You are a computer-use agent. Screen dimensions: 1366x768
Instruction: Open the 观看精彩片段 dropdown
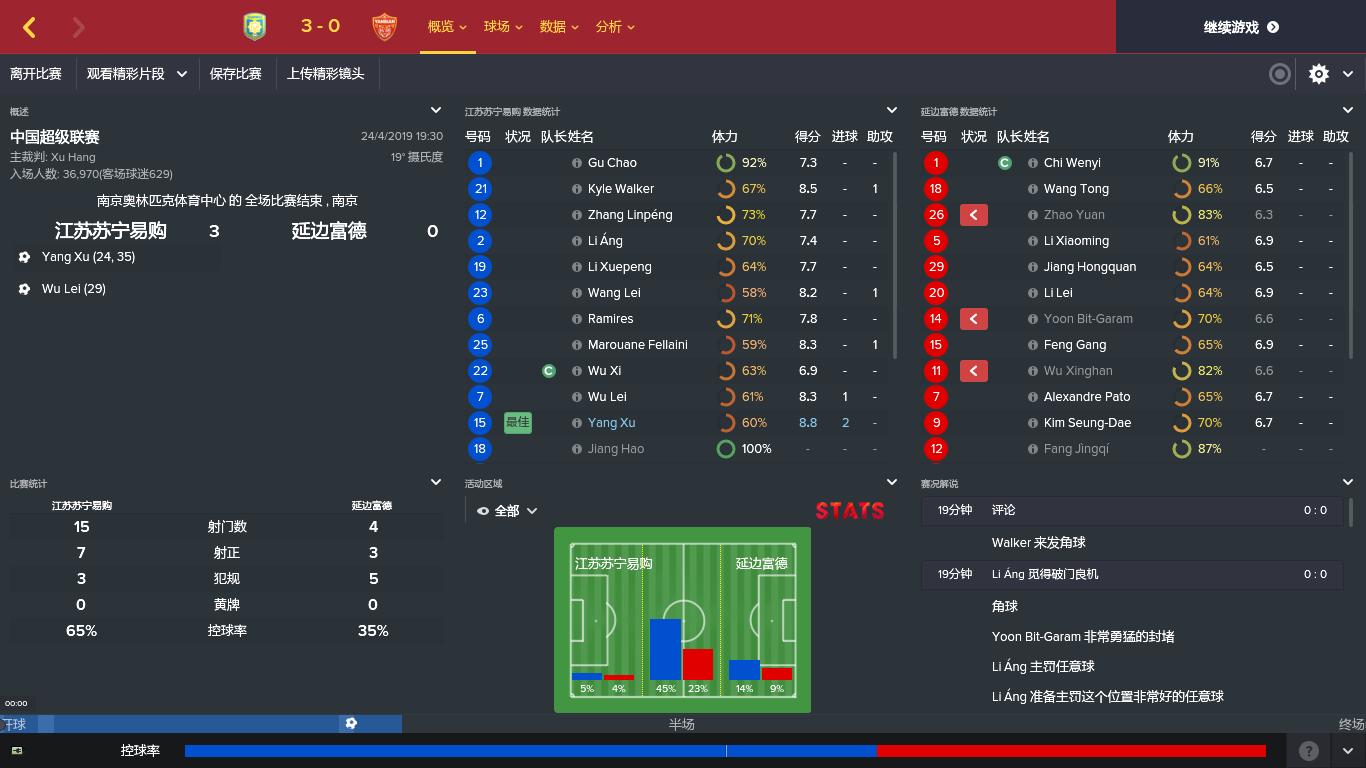click(137, 74)
